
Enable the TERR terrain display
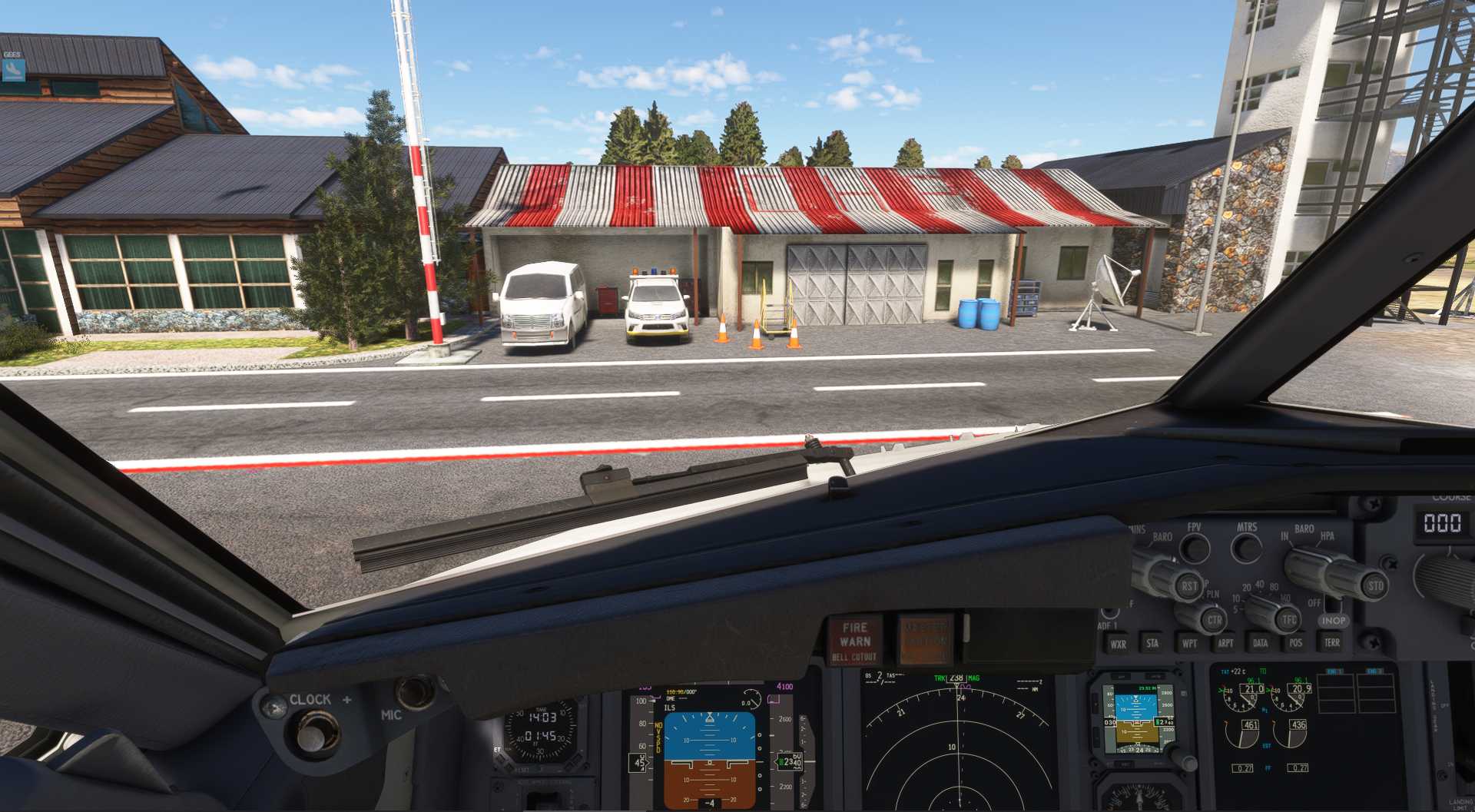tap(1332, 642)
